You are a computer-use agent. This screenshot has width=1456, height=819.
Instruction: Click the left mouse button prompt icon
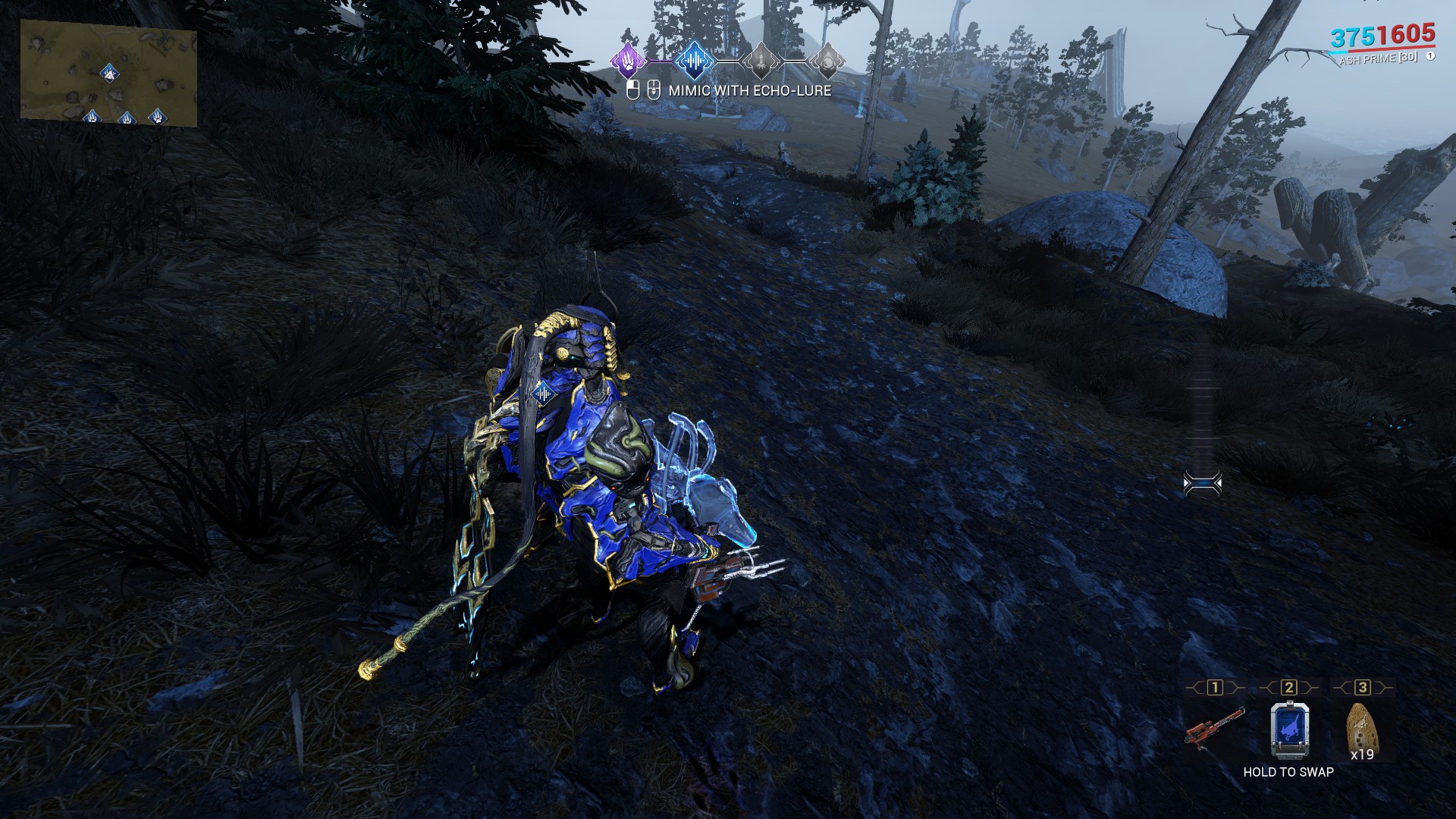(x=633, y=92)
